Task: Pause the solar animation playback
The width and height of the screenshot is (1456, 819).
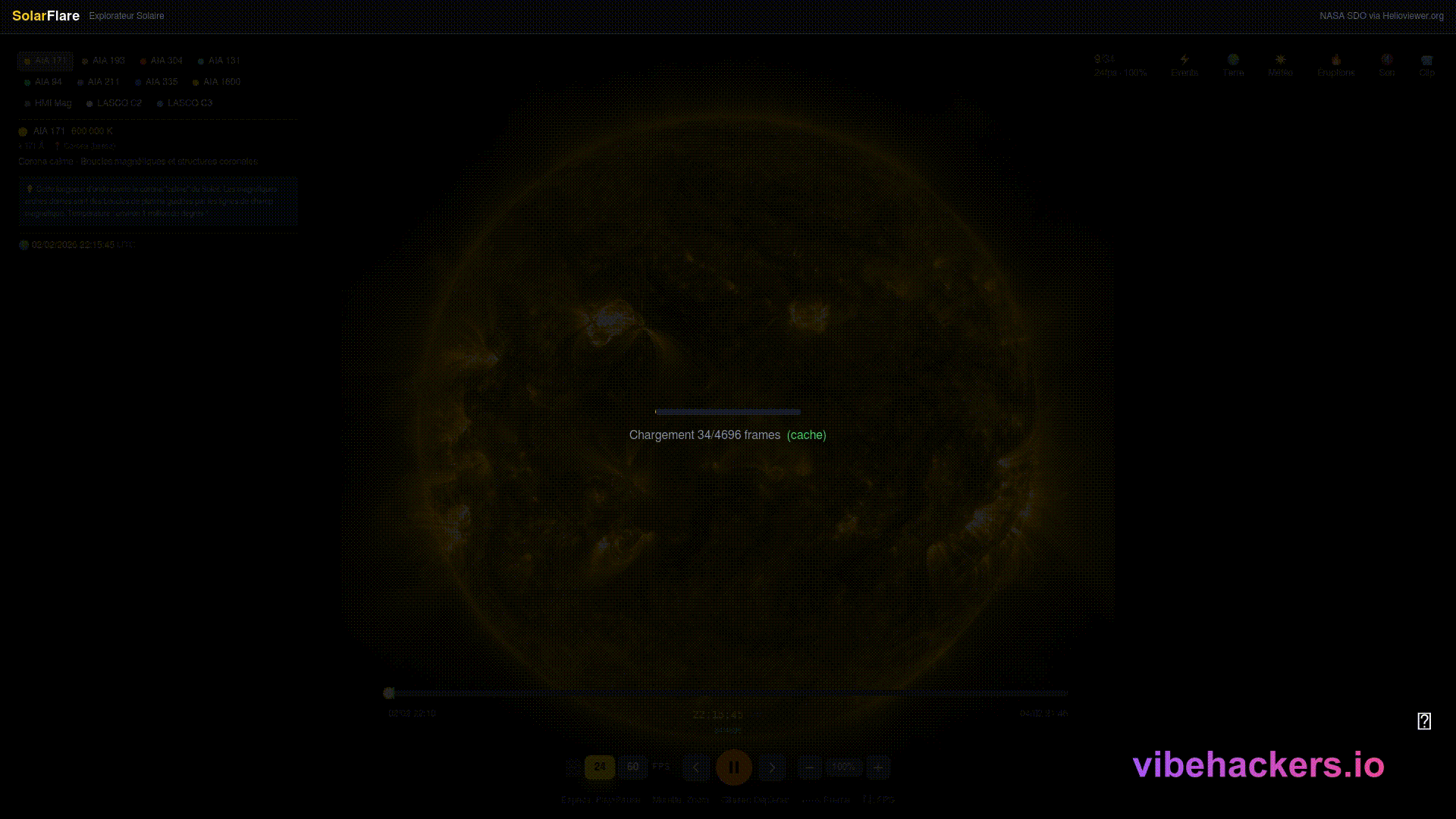Action: pyautogui.click(x=733, y=767)
